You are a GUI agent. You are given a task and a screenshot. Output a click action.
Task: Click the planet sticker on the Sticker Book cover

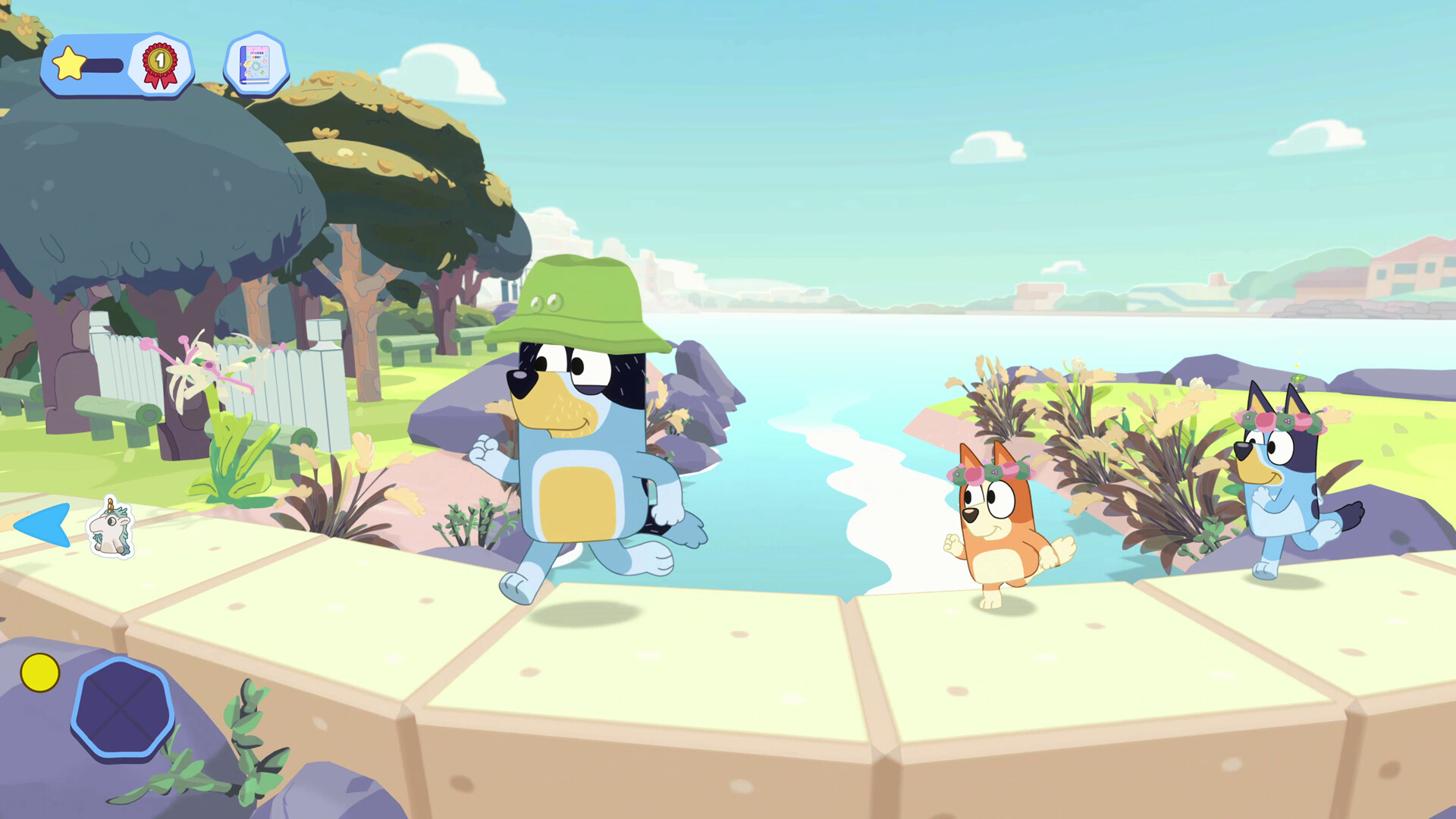pos(262,73)
